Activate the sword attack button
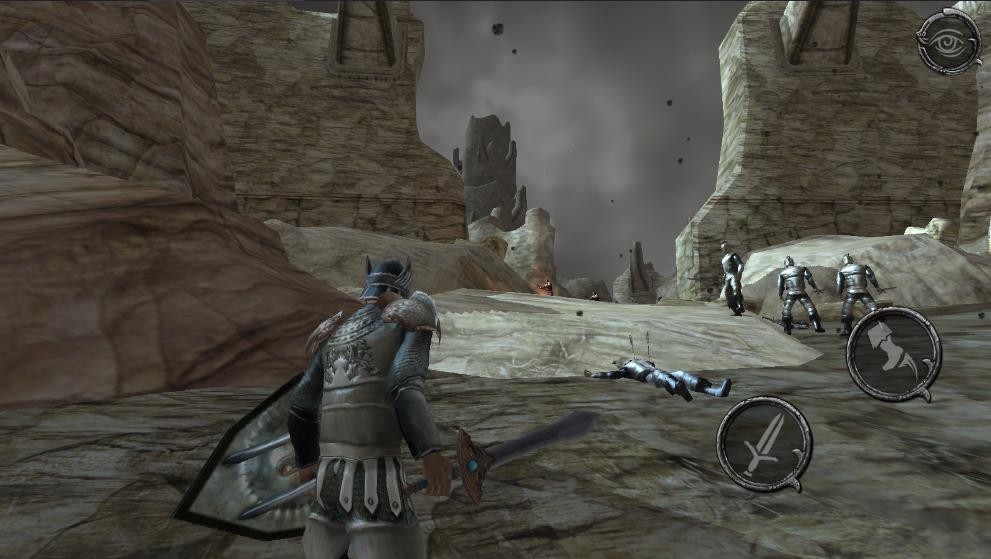The width and height of the screenshot is (991, 559). (x=764, y=443)
